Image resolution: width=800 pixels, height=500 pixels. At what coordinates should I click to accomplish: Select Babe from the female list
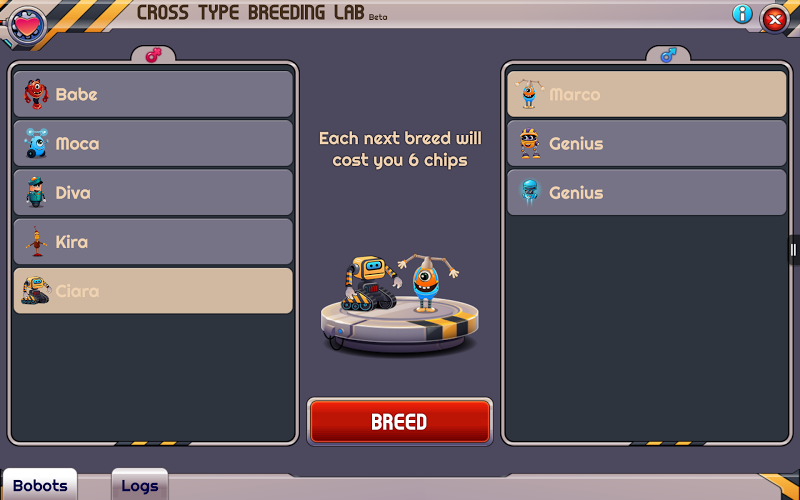pyautogui.click(x=153, y=94)
